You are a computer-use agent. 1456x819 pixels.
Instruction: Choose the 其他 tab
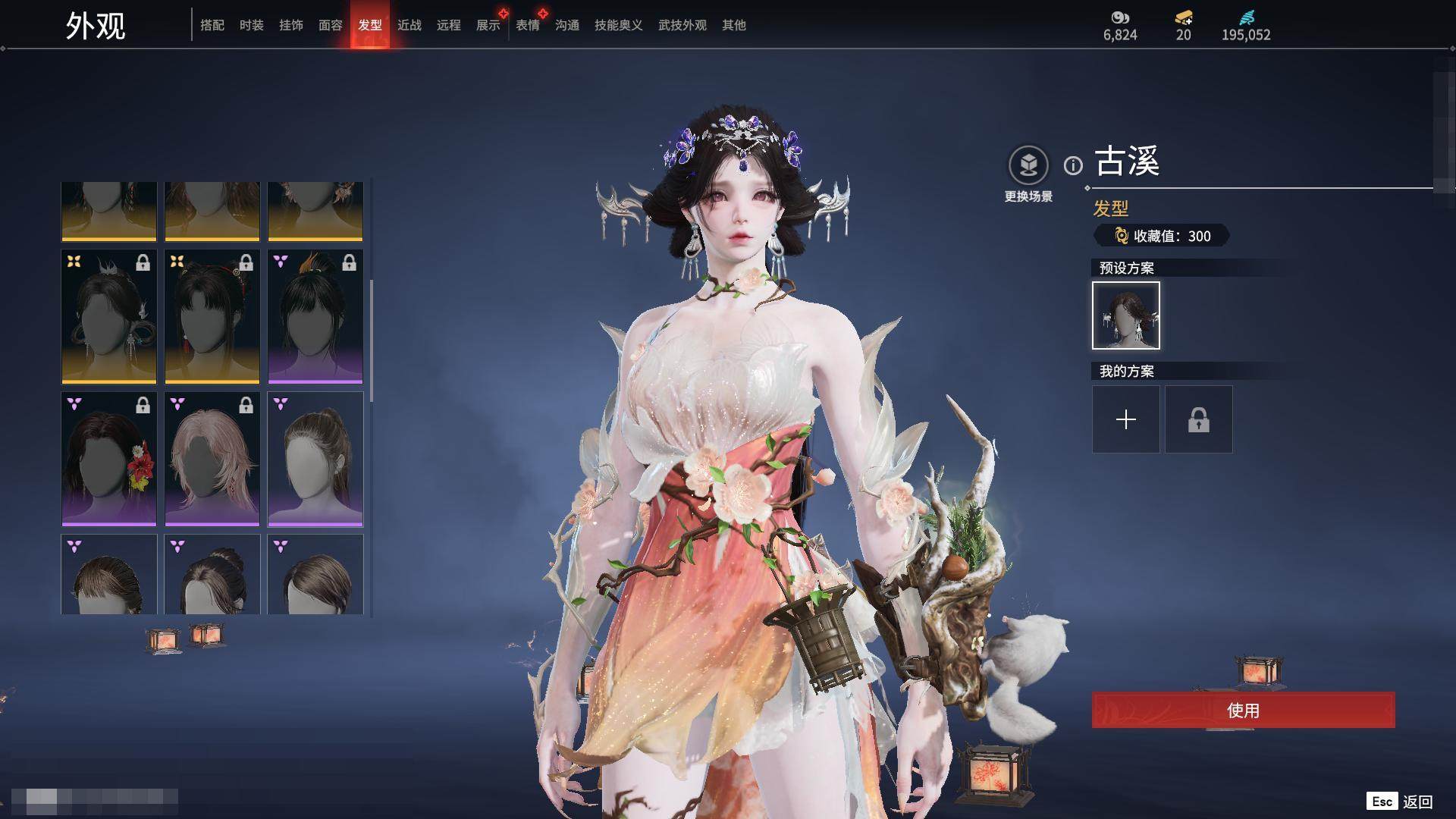(x=734, y=25)
